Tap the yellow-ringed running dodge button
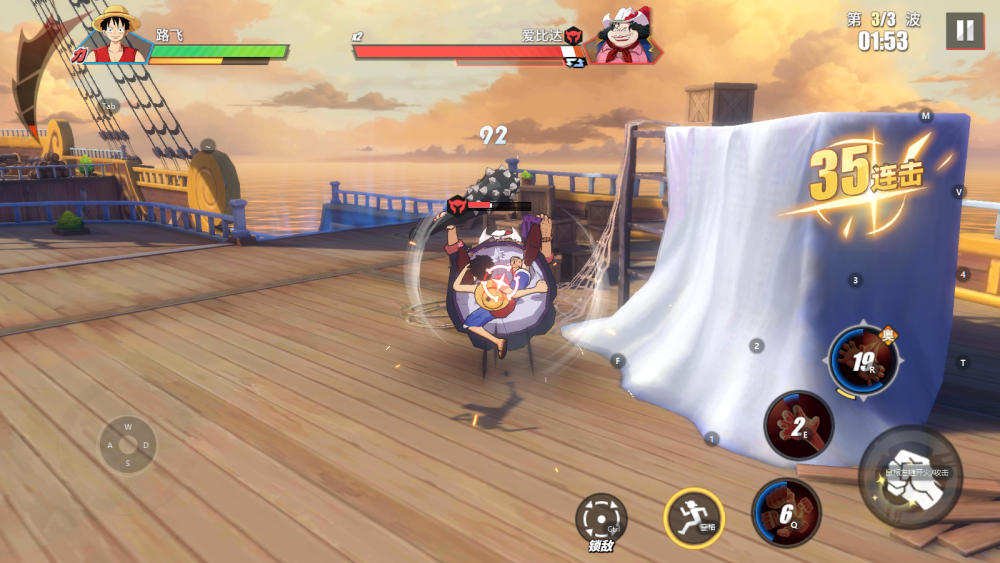Viewport: 1000px width, 563px height. 694,518
